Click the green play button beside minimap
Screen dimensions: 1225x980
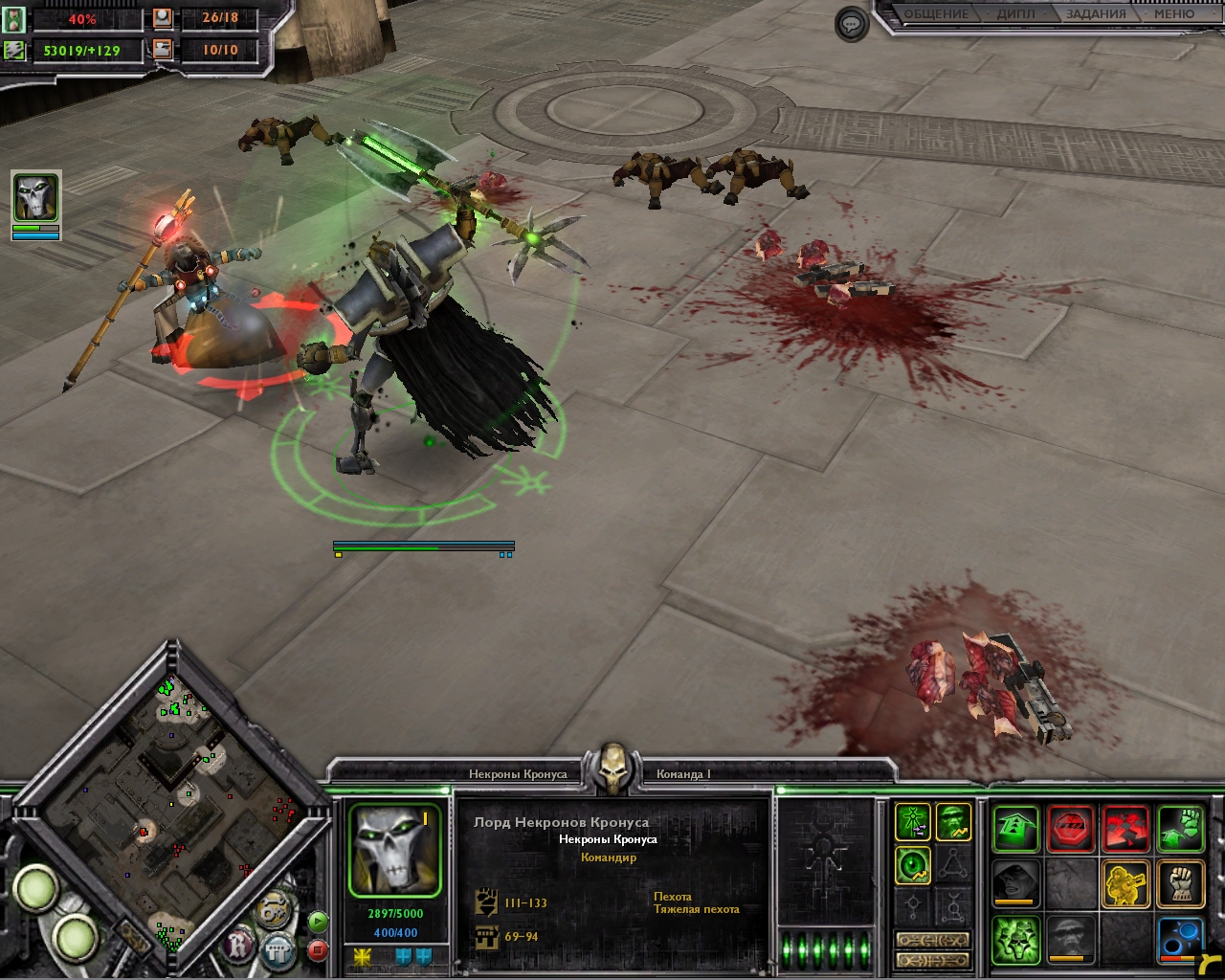pos(318,922)
